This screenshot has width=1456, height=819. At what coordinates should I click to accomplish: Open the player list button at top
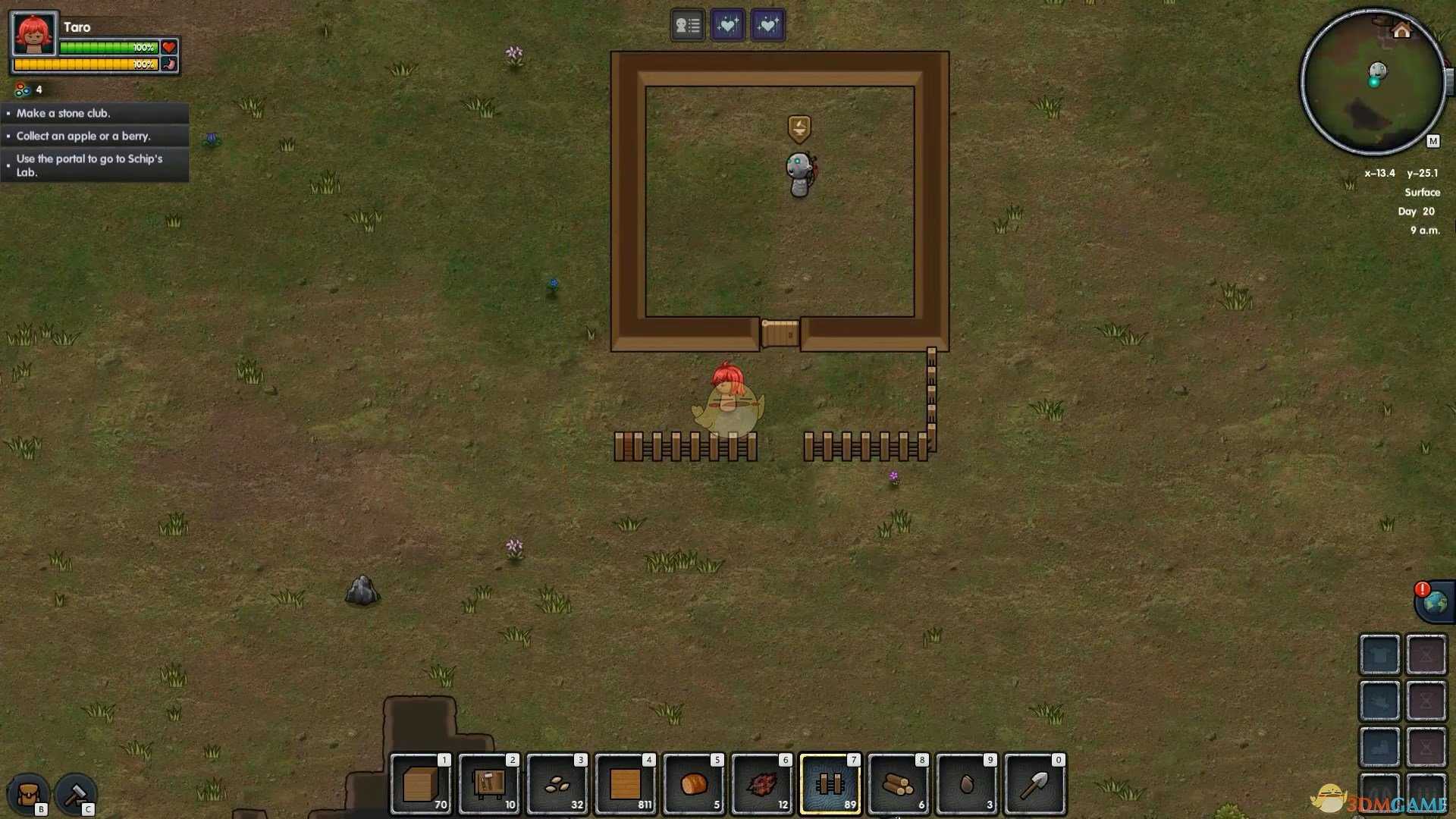tap(688, 25)
